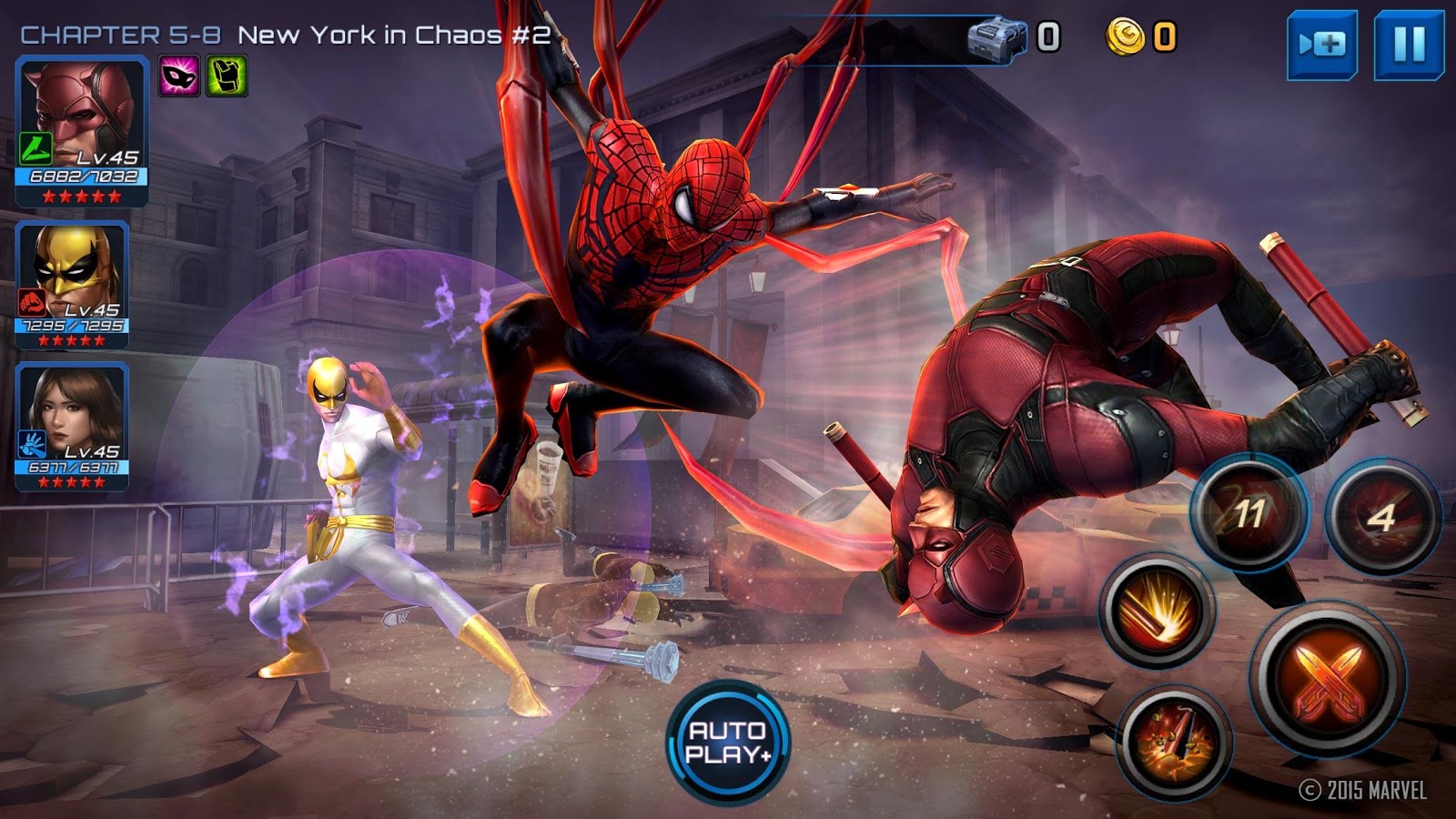Activate Auto Play+ mode

point(728,743)
